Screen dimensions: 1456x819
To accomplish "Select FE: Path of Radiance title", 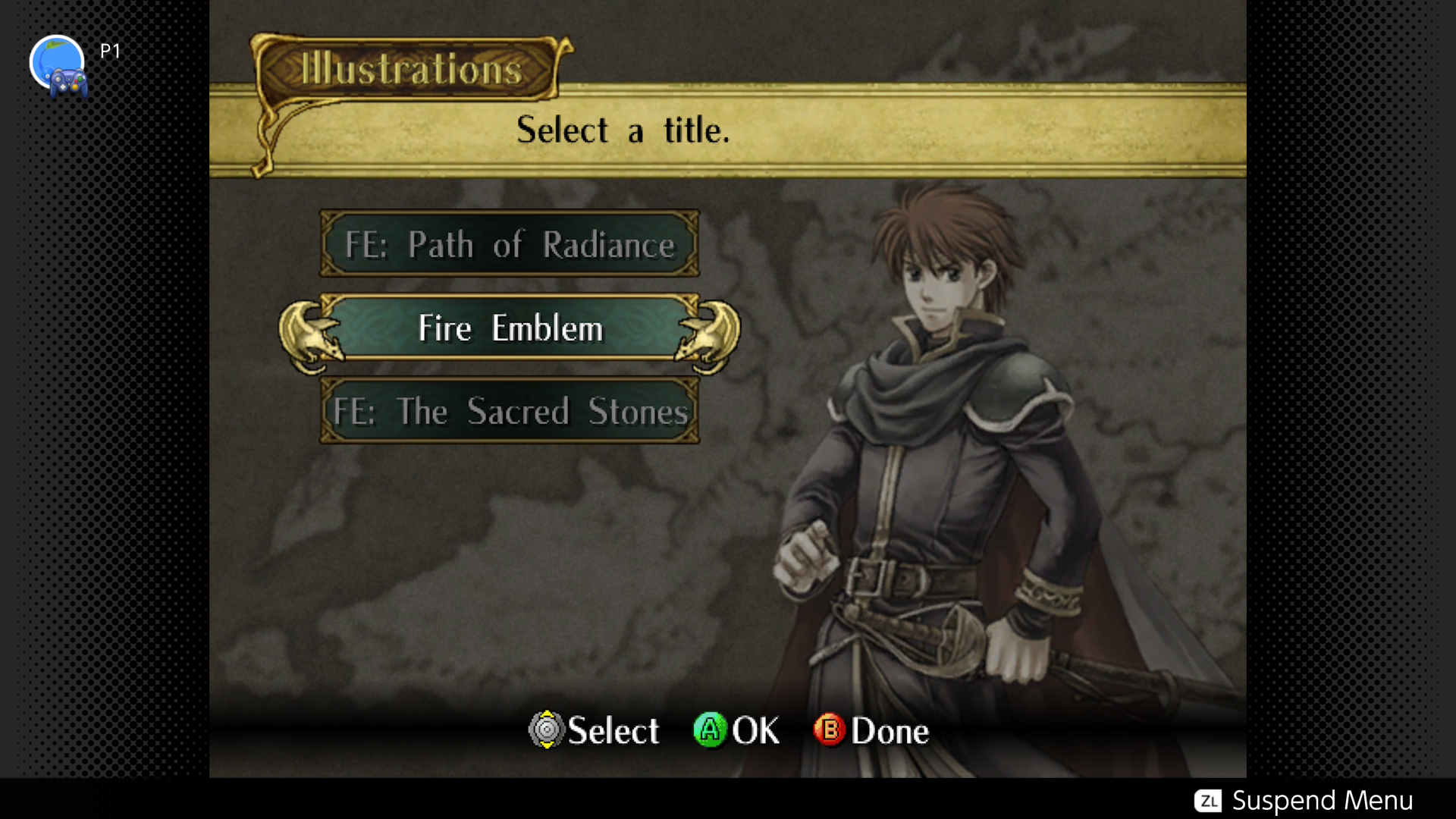I will tap(509, 244).
